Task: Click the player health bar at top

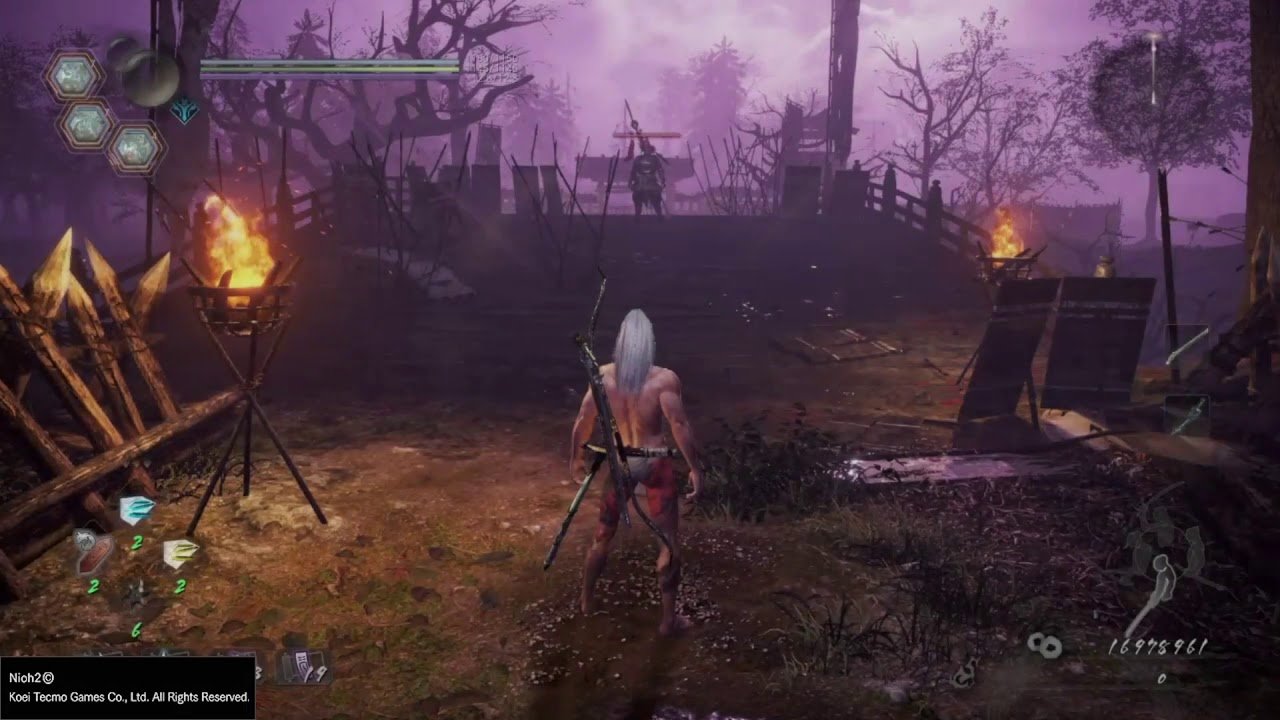Action: (x=330, y=63)
